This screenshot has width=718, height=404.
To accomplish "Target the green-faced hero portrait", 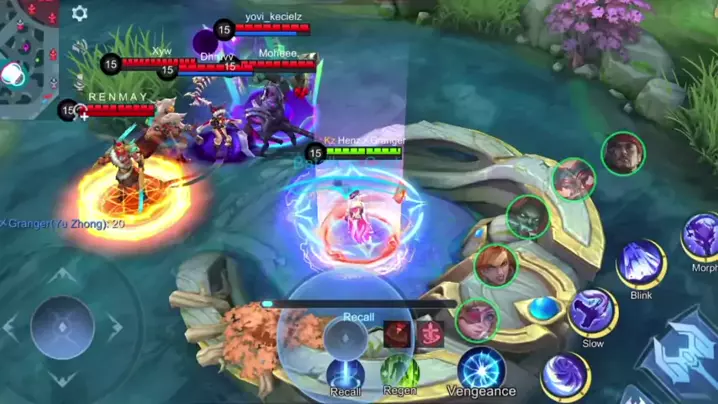I will tap(527, 216).
